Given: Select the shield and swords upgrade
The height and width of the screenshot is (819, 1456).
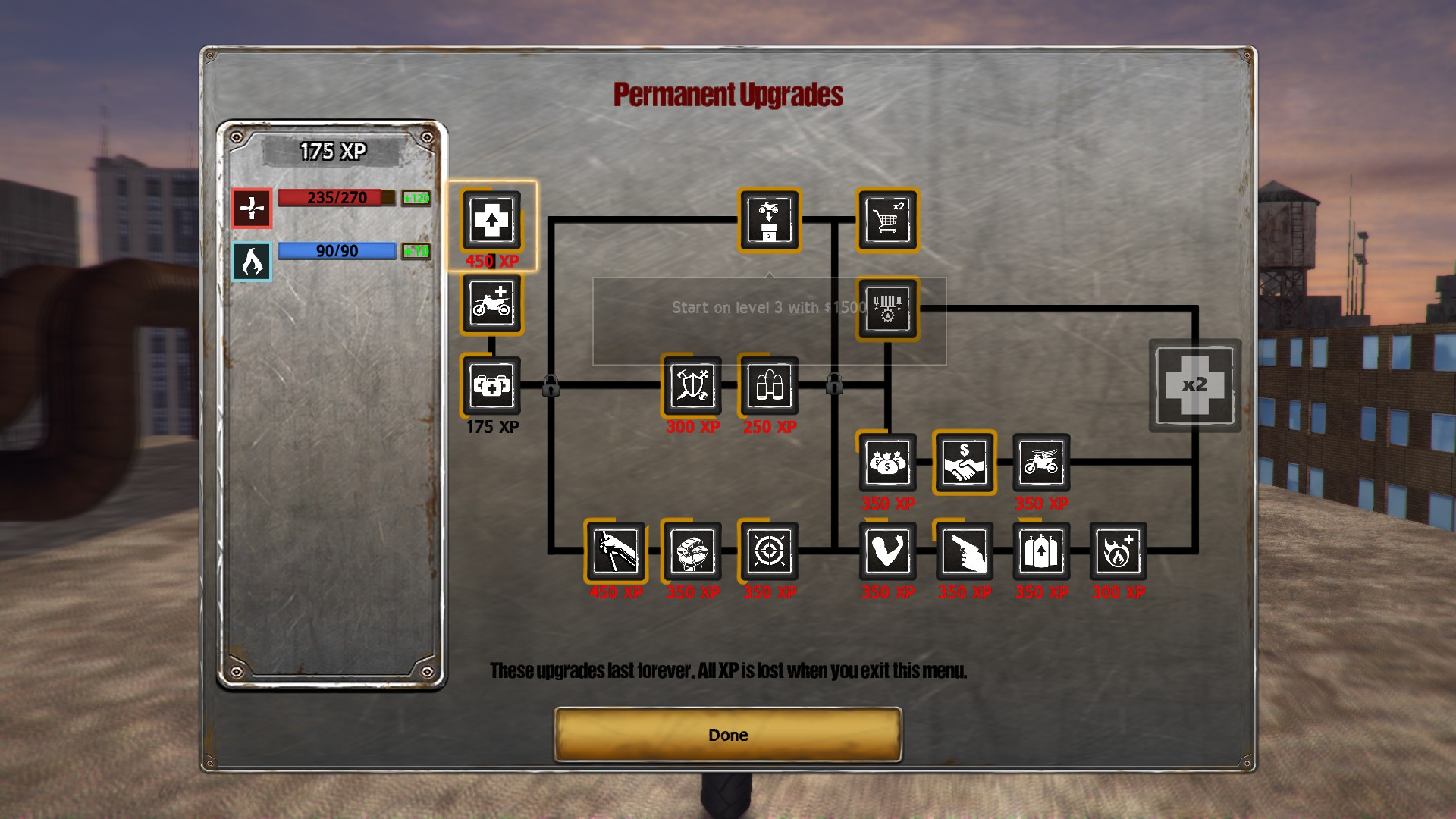Looking at the screenshot, I should coord(692,386).
